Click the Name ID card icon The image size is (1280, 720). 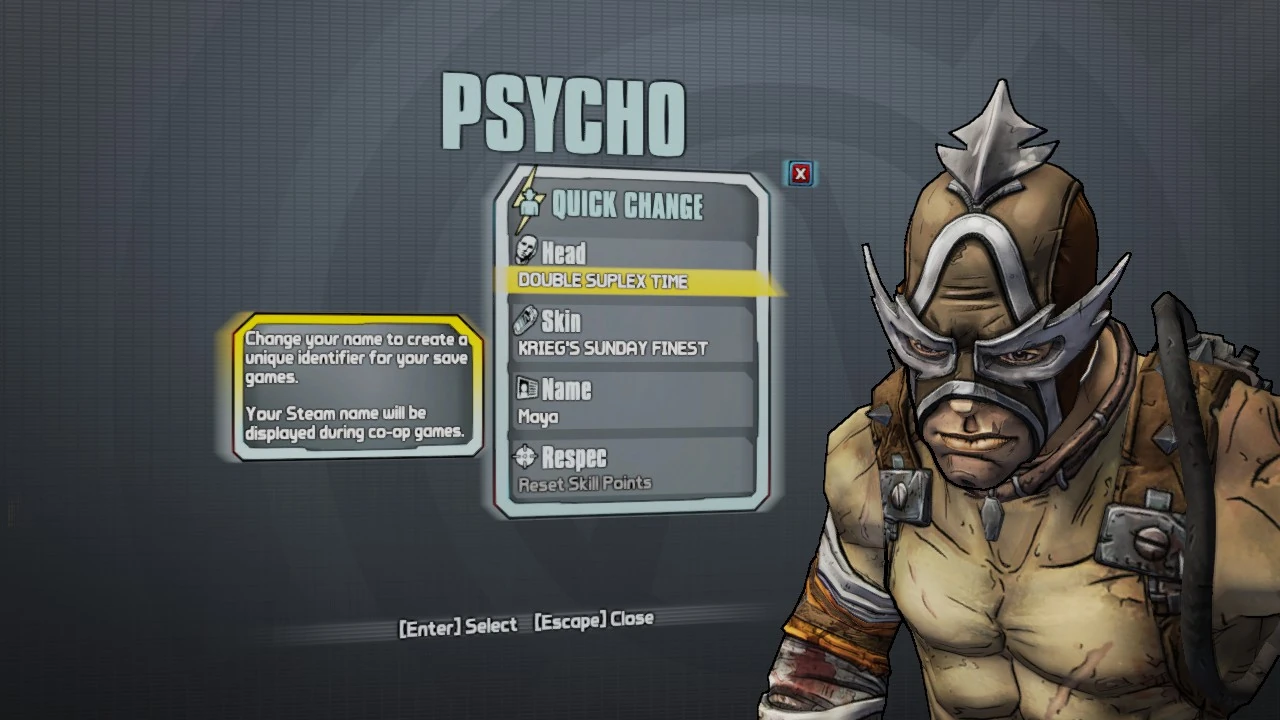[528, 389]
